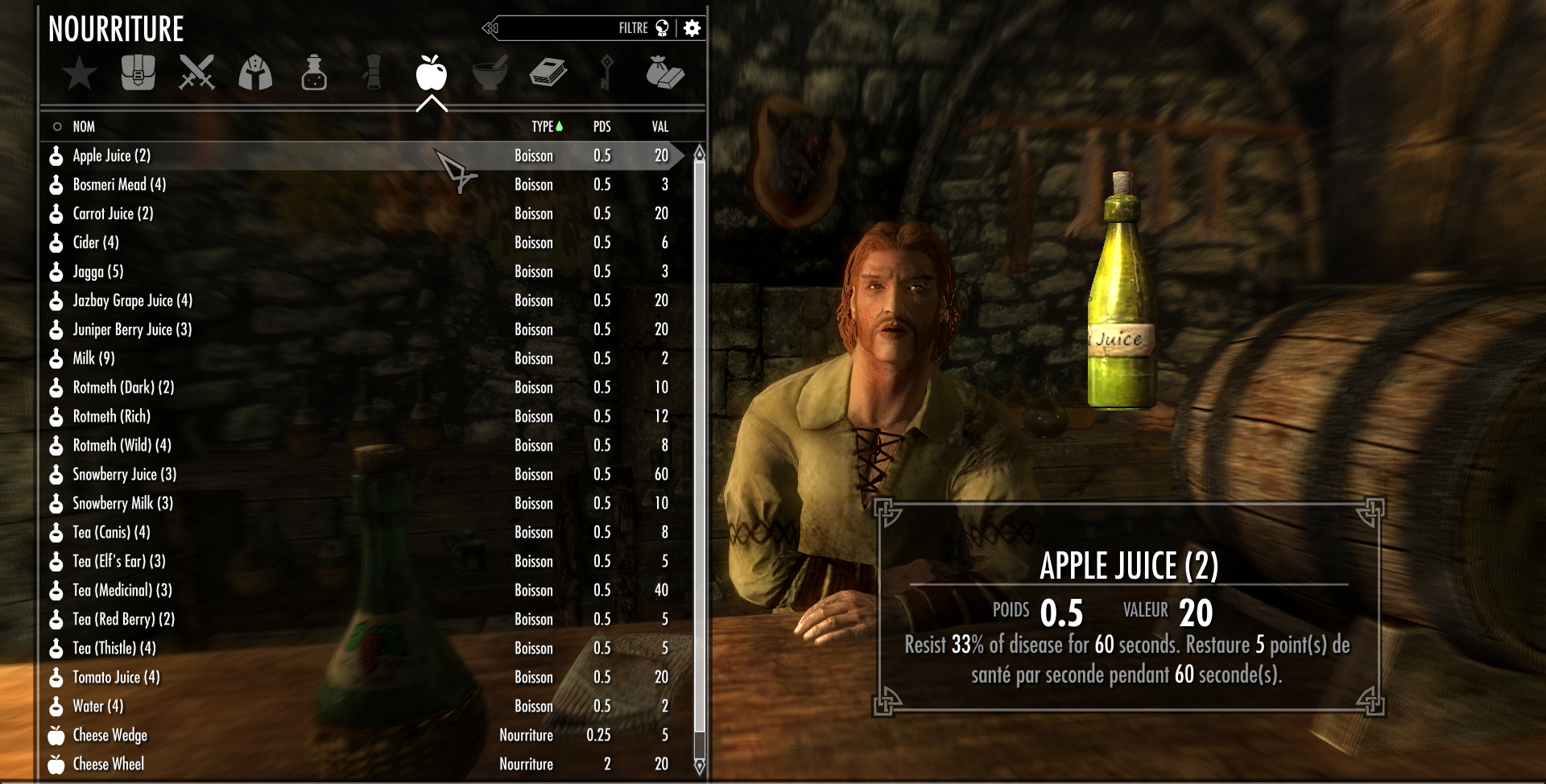Open the misc pouch category
Screen dimensions: 1546x784
point(665,72)
